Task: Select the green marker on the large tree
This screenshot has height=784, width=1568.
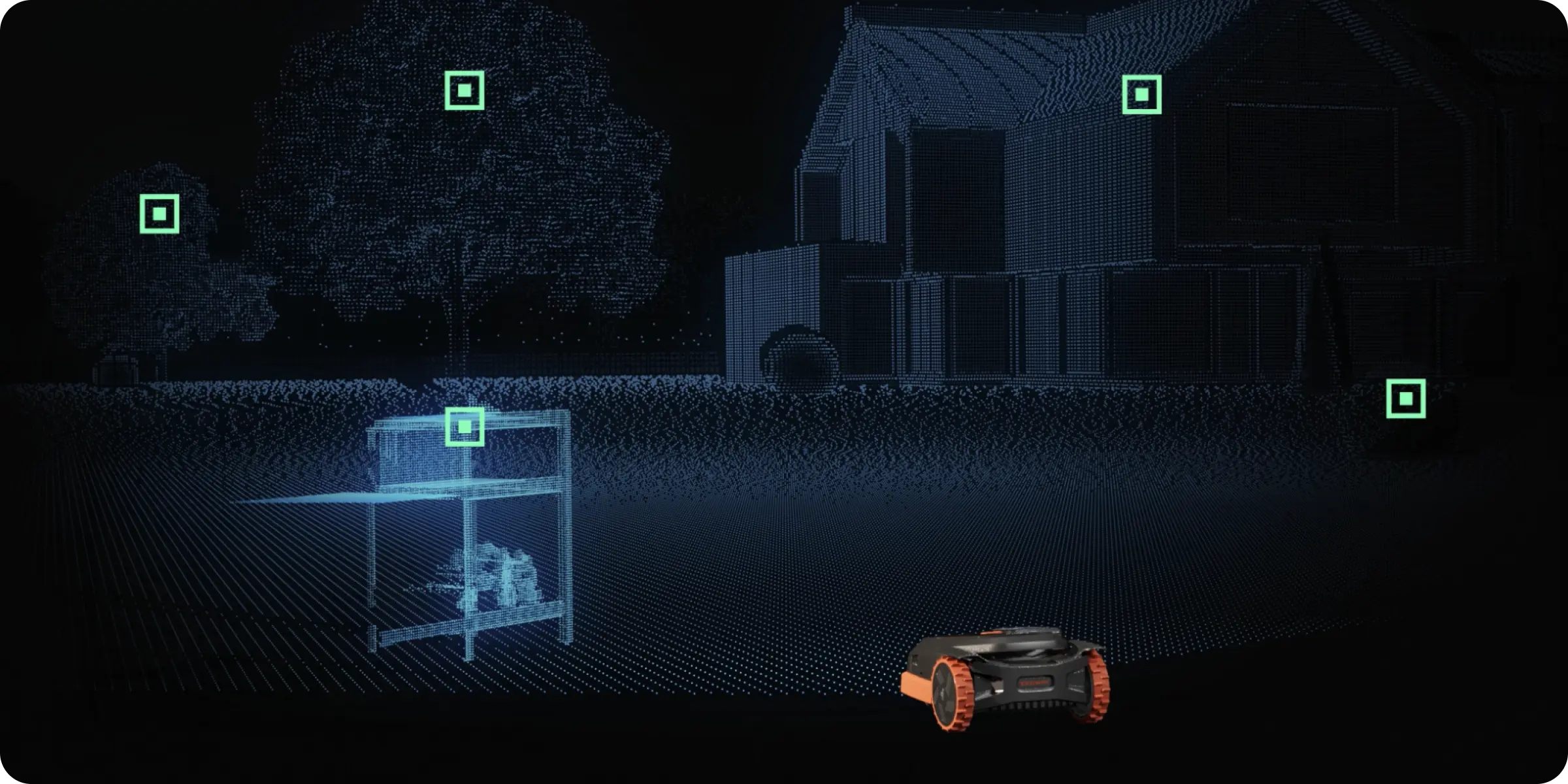Action: click(465, 90)
